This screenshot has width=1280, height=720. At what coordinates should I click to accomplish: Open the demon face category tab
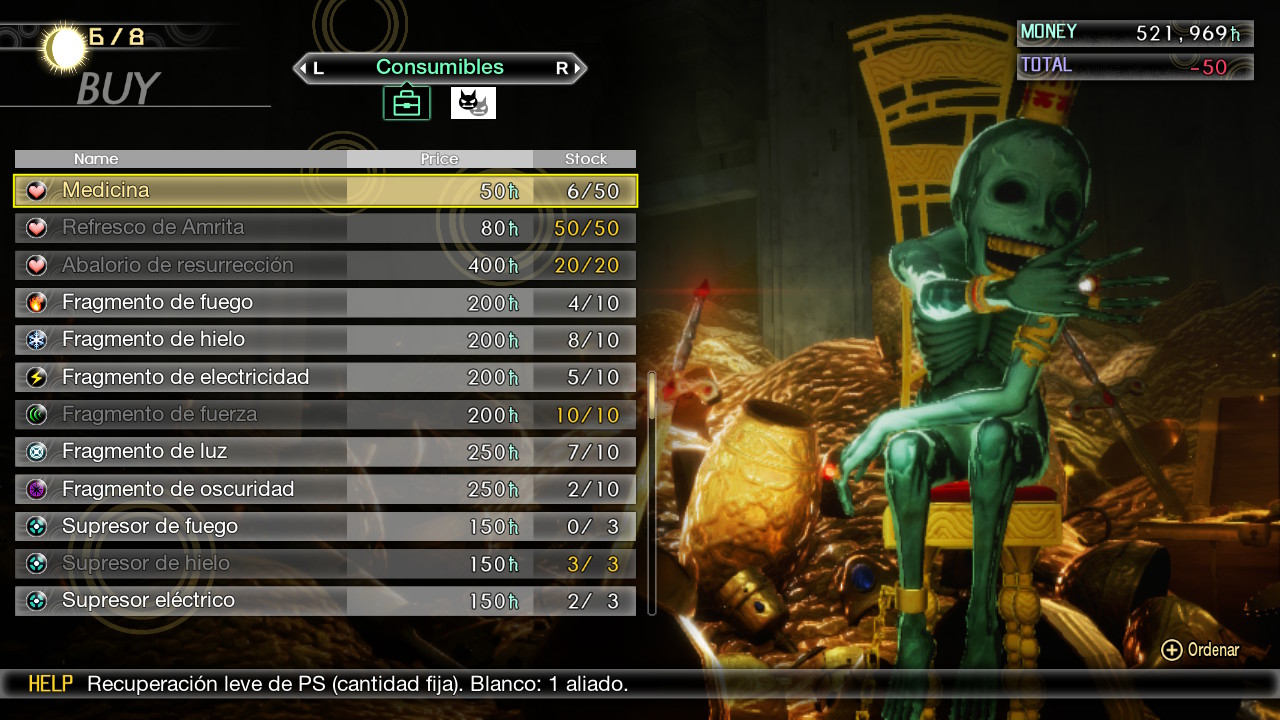(473, 103)
